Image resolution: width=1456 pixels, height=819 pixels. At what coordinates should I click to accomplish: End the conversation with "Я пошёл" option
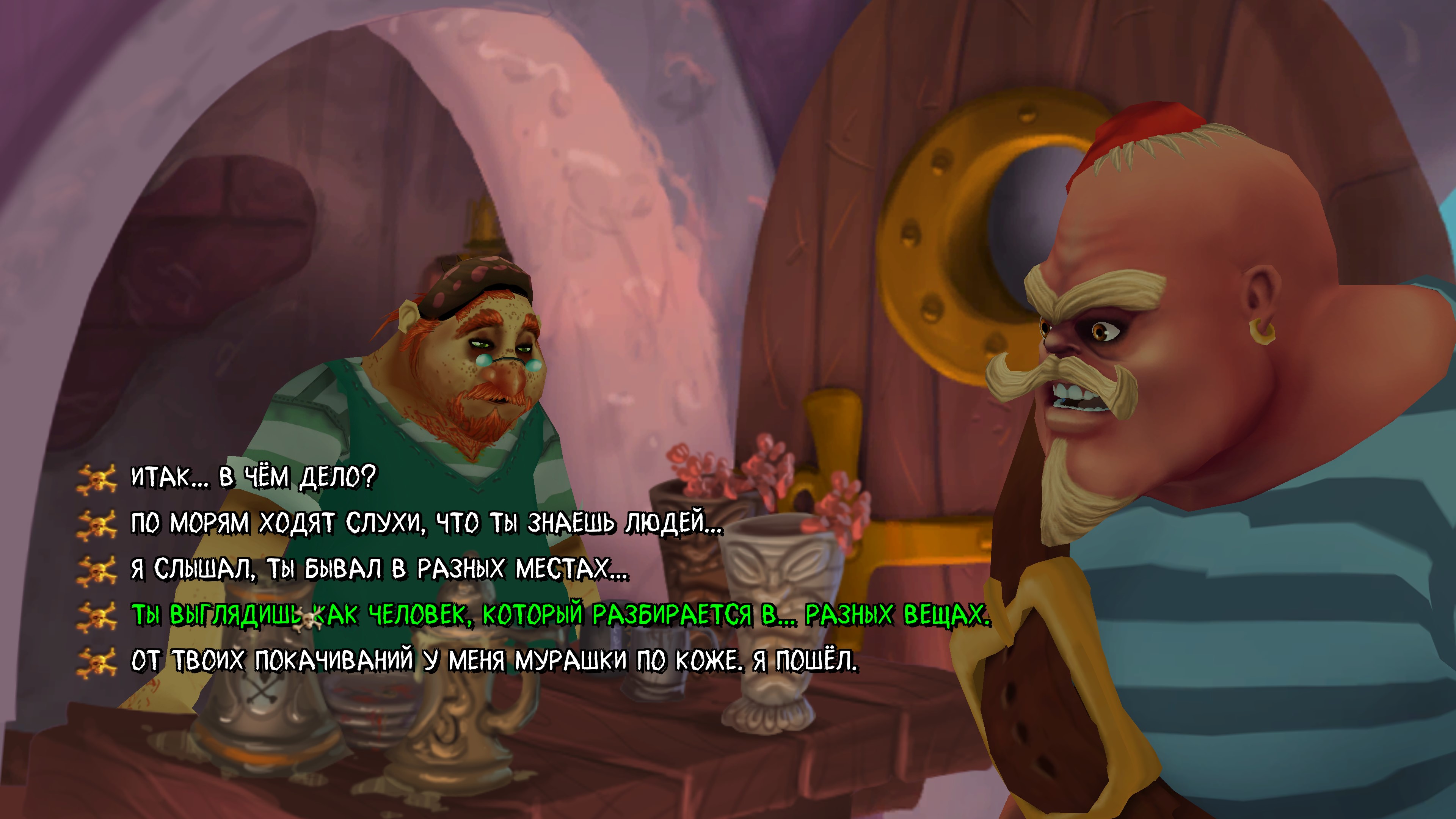[x=494, y=661]
